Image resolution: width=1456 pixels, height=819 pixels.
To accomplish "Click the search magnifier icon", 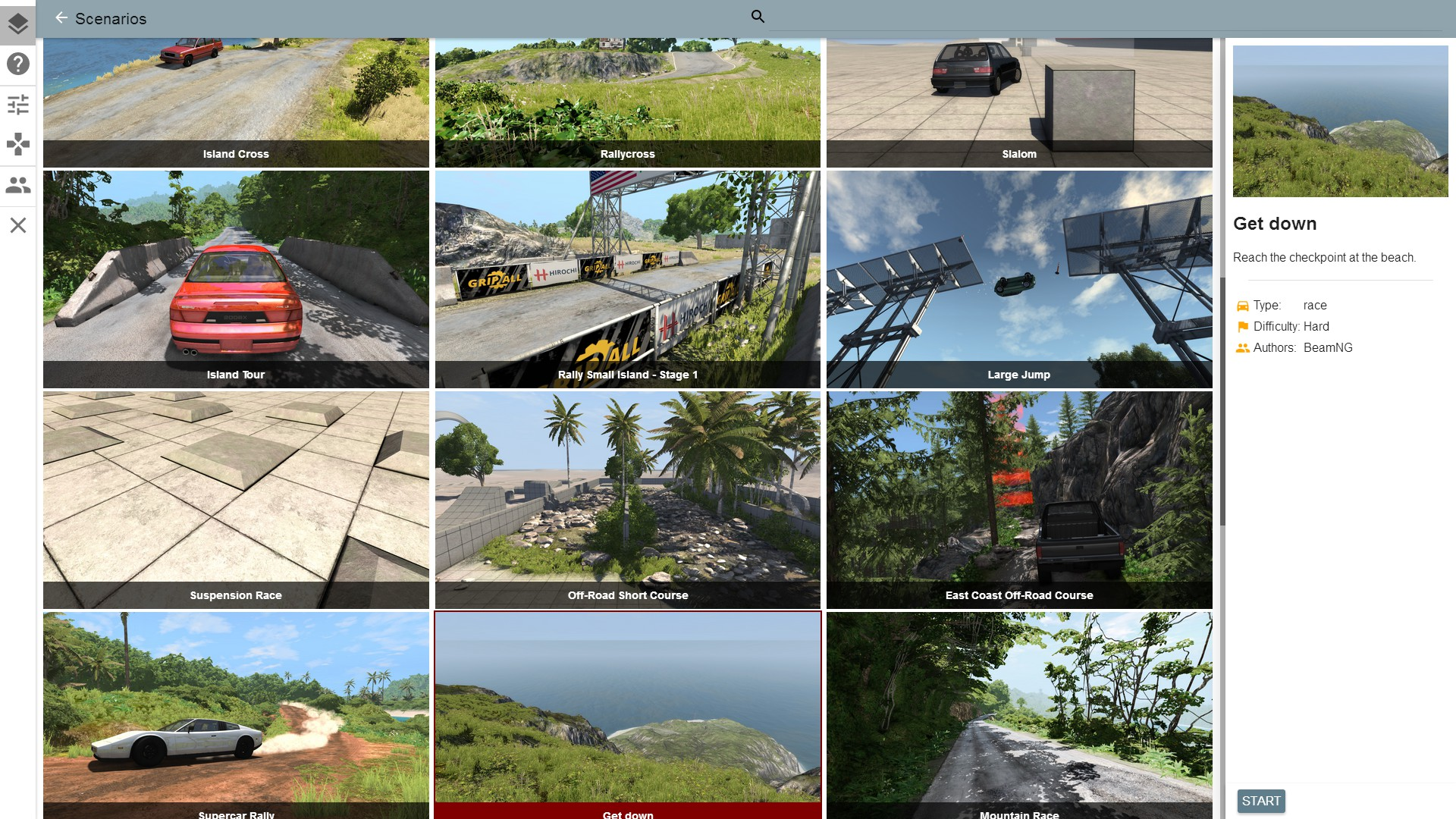I will (757, 17).
